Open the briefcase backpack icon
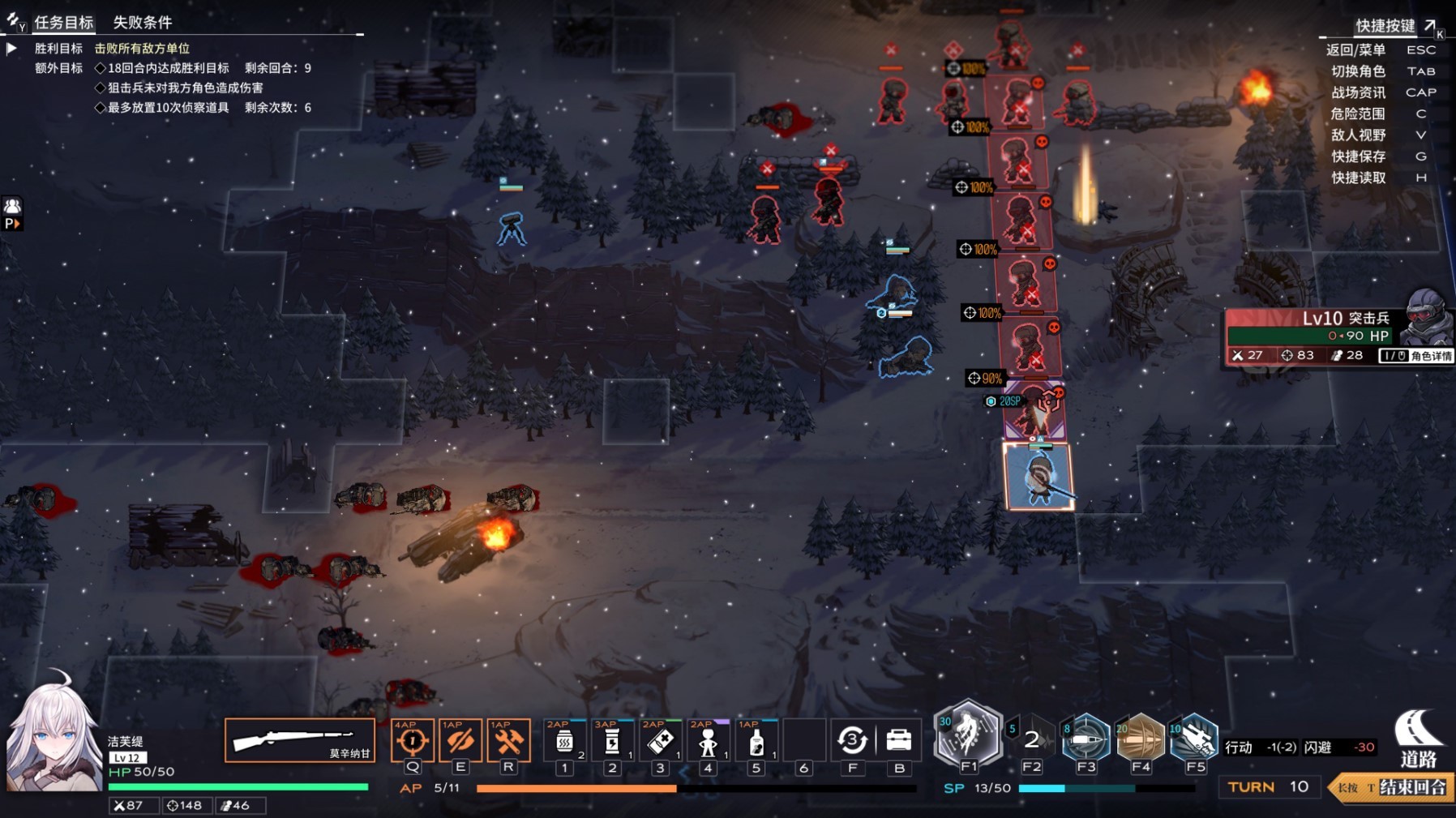 pos(899,740)
